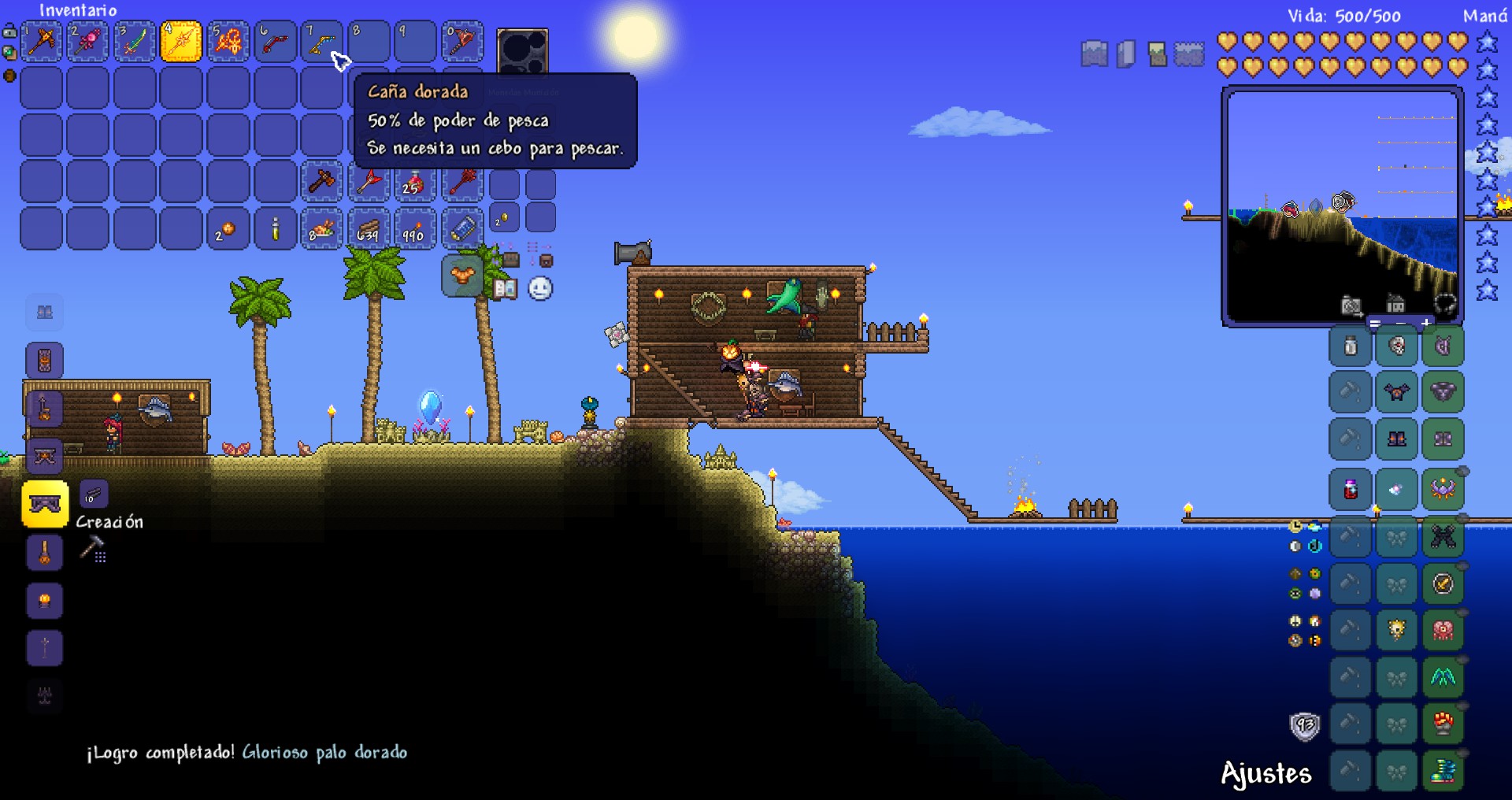This screenshot has width=1512, height=800.
Task: Pick the highlighted hotbar slot 4 weapon
Action: (x=181, y=41)
